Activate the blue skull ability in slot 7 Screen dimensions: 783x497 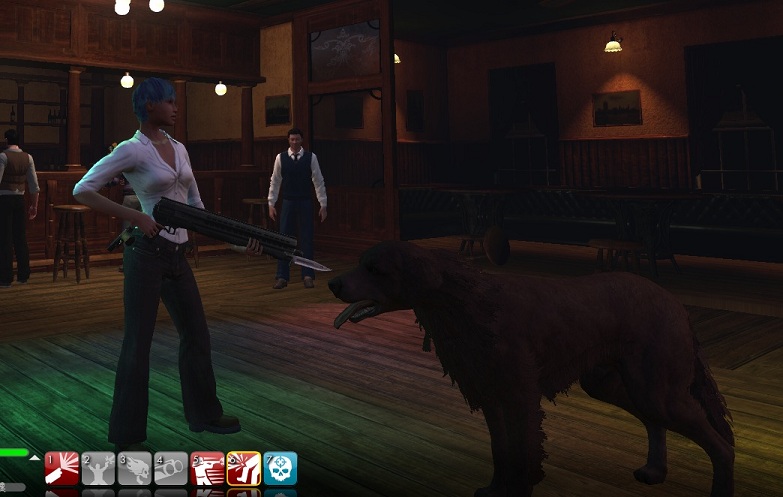[280, 469]
